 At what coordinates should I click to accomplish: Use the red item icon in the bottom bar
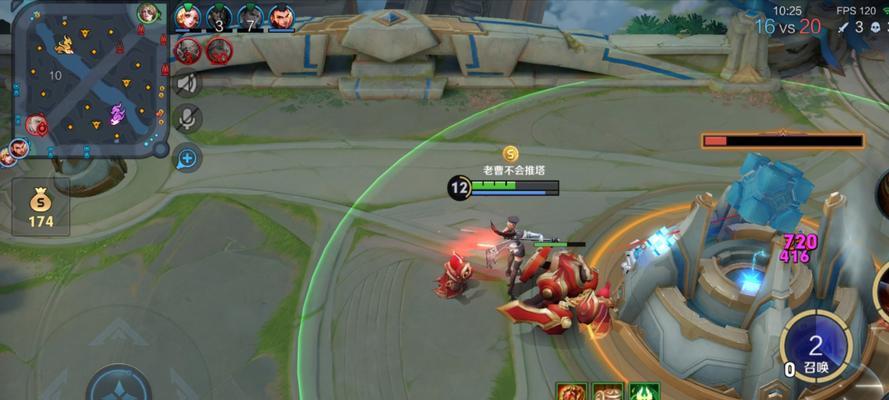click(571, 392)
